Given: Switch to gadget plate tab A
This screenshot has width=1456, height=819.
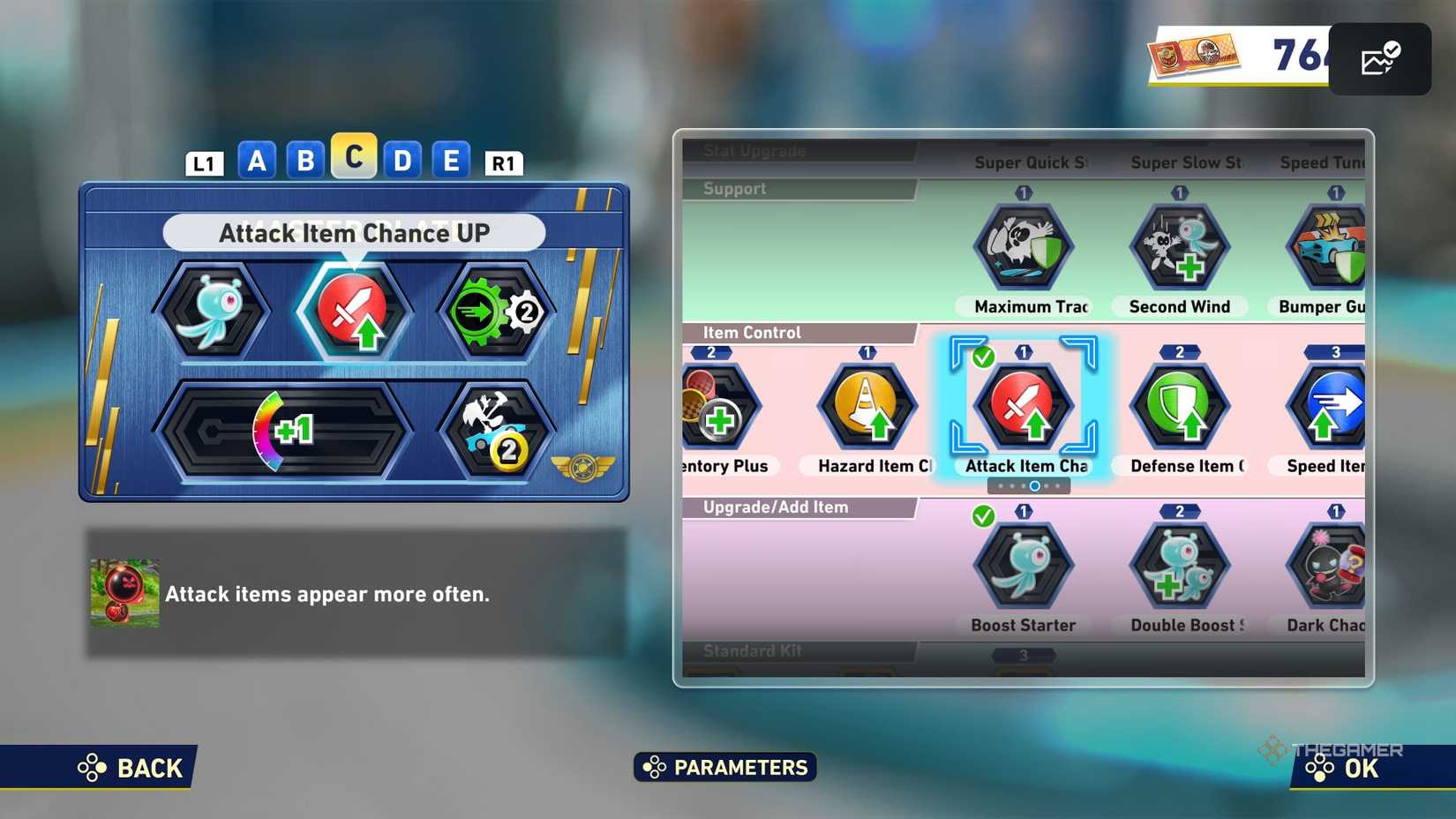Looking at the screenshot, I should (257, 161).
